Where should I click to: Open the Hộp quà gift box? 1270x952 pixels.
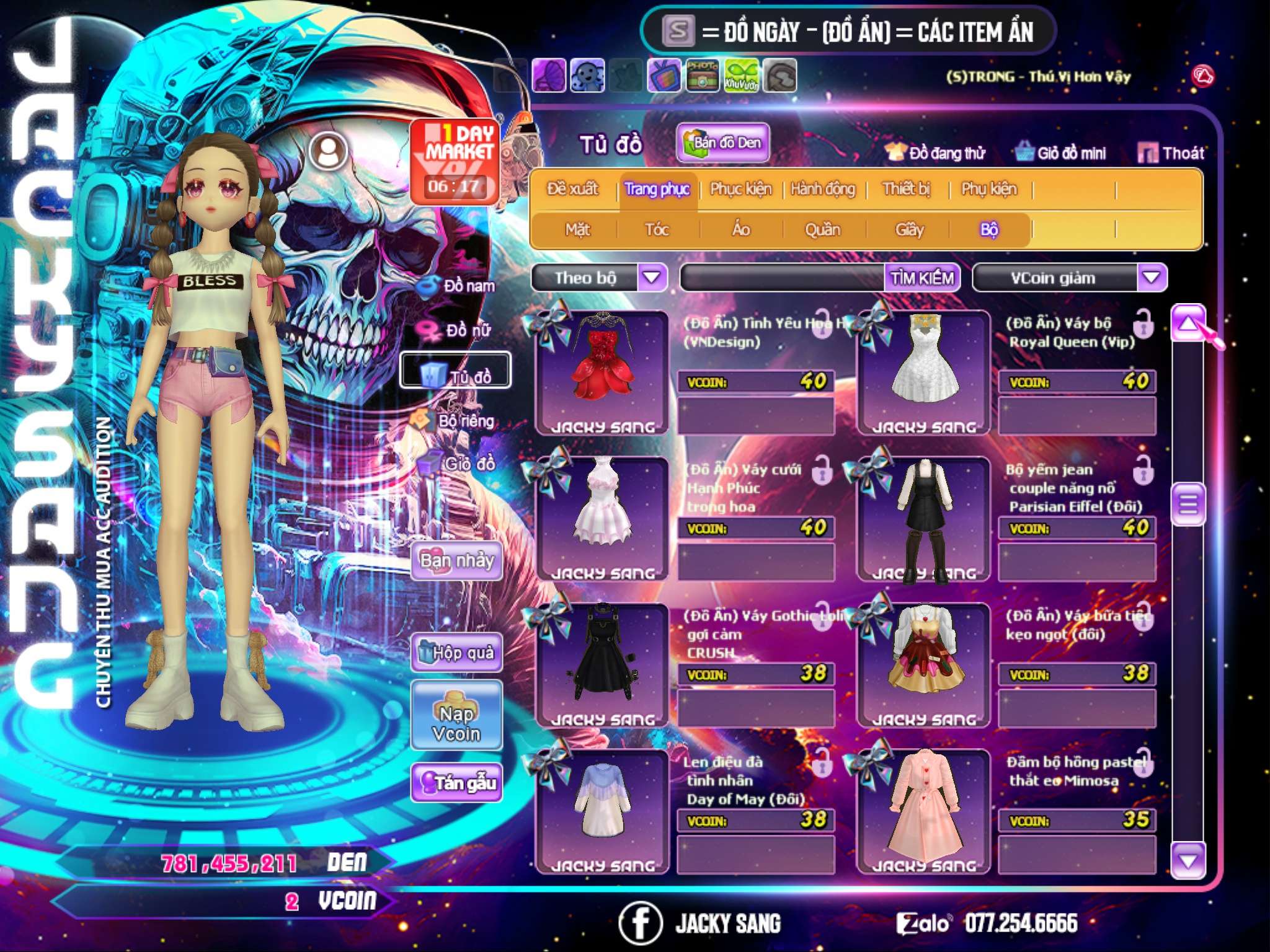tap(457, 652)
